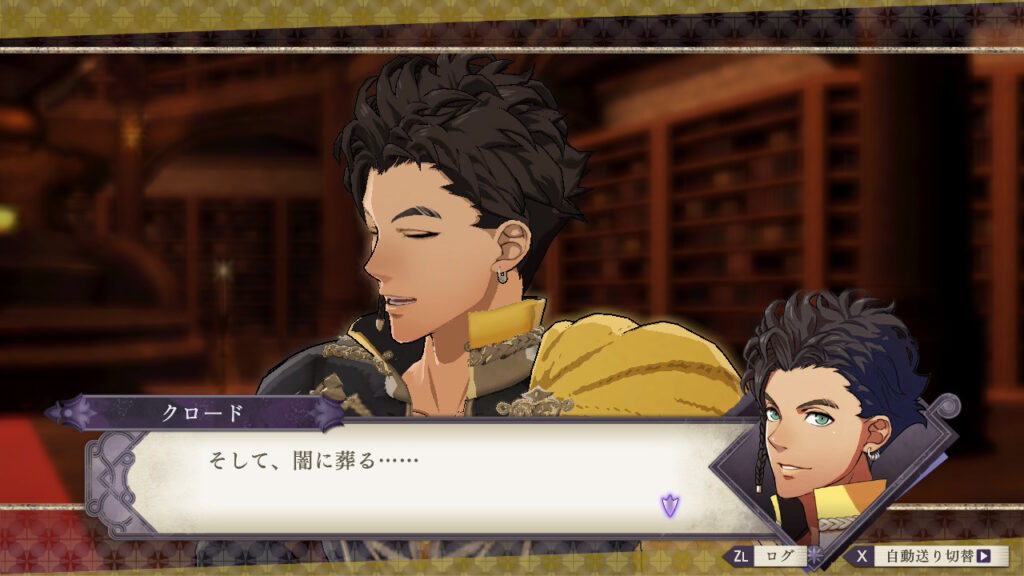The width and height of the screenshot is (1024, 576).
Task: Advance dialogue with the purple arrow indicator
Action: coord(669,506)
